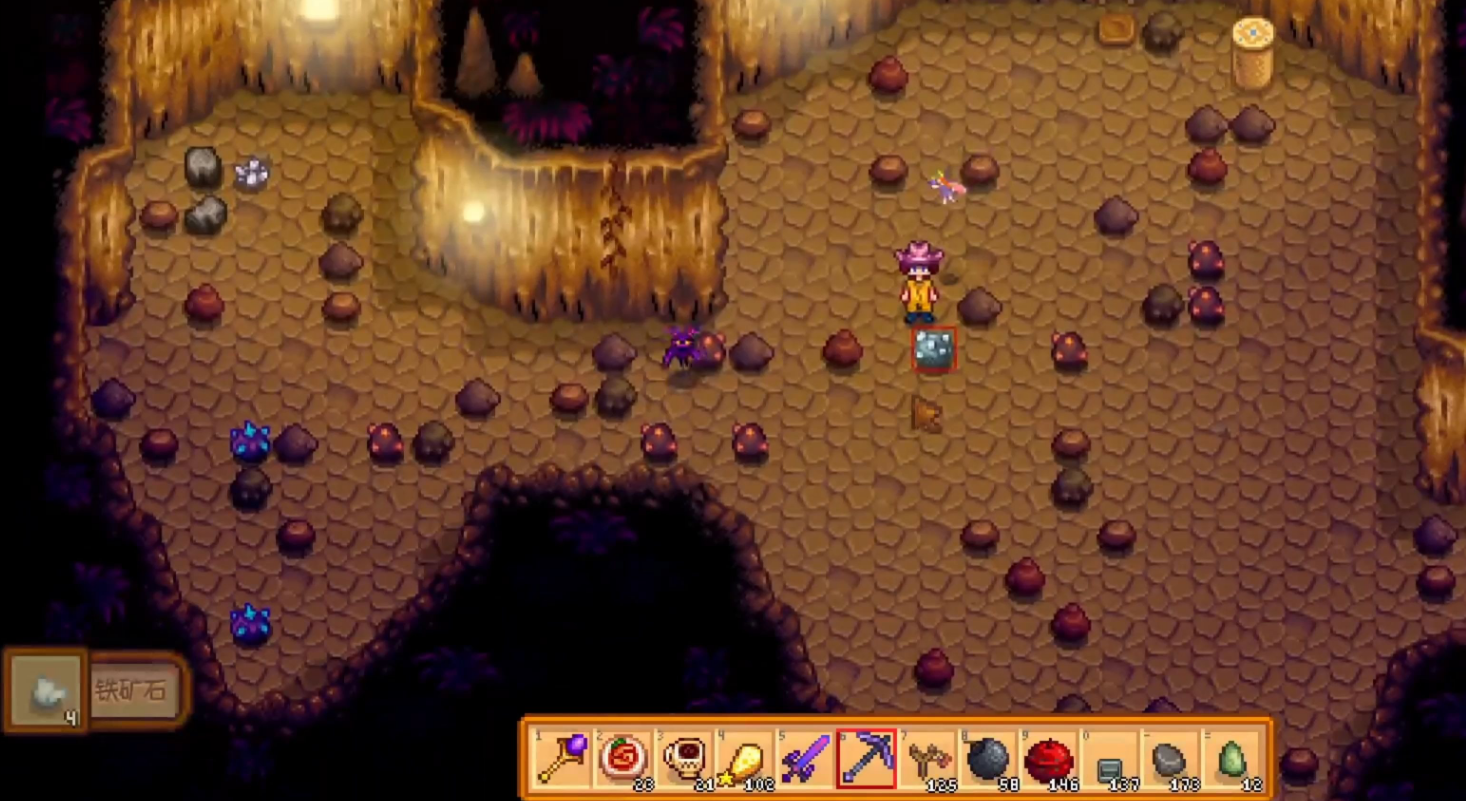Pick the grey stone stack slot
The image size is (1466, 801).
point(1170,760)
